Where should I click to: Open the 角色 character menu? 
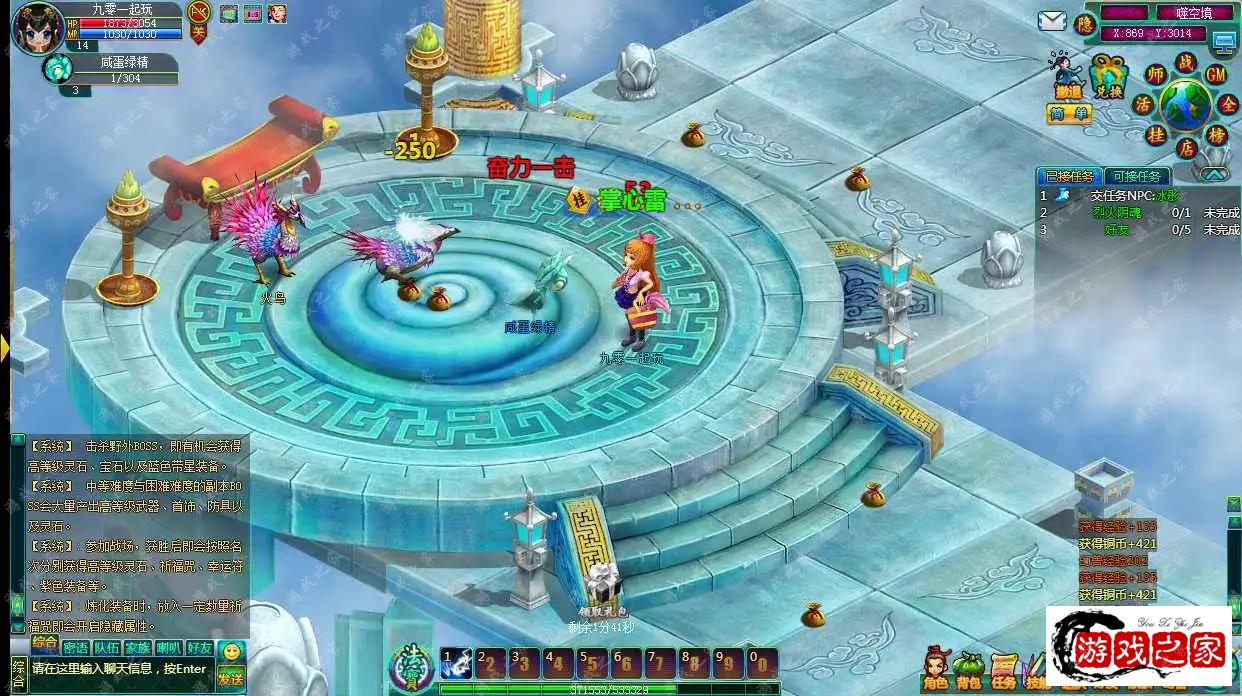pos(936,667)
